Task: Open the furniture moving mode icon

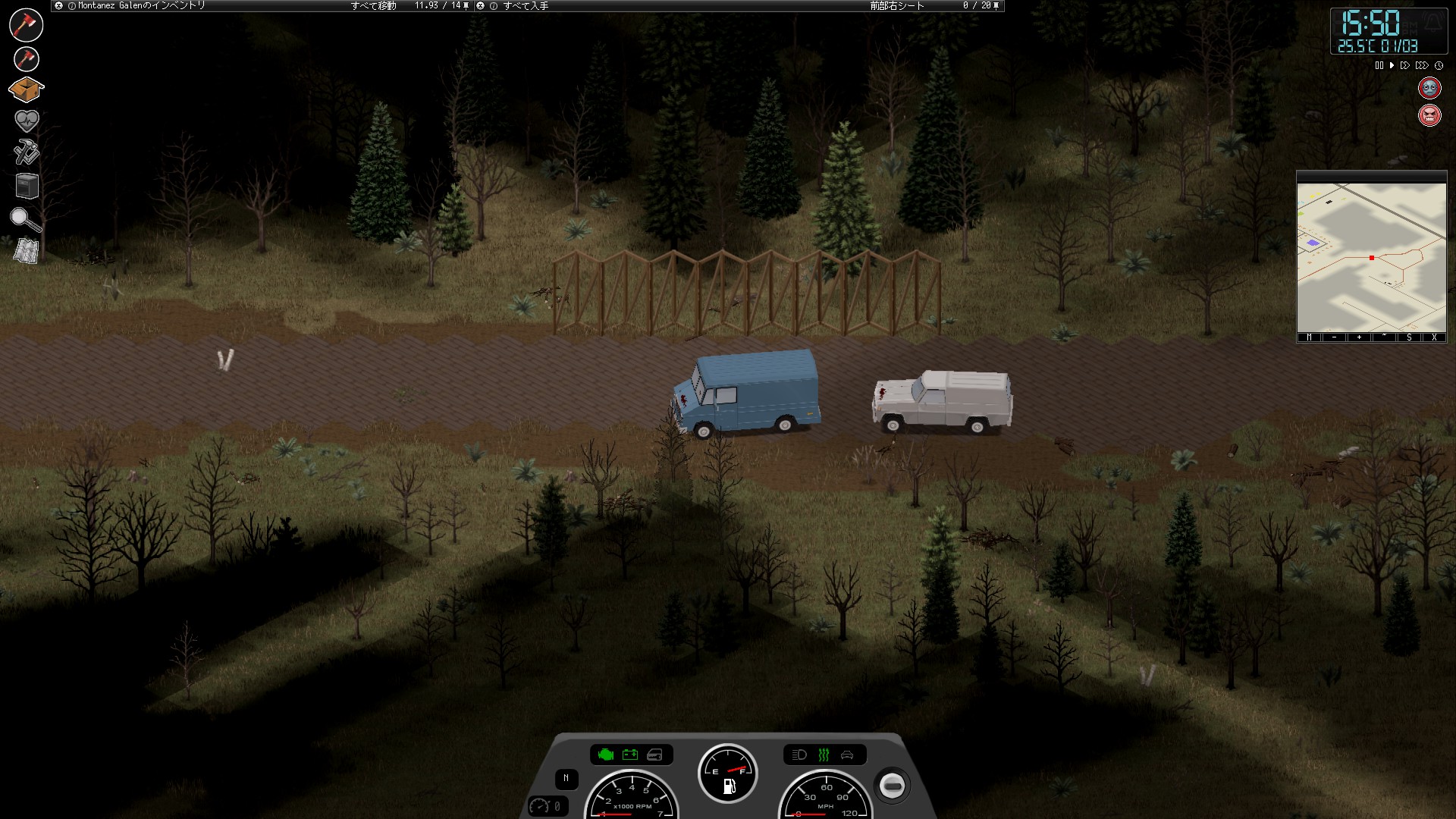Action: coord(27,186)
